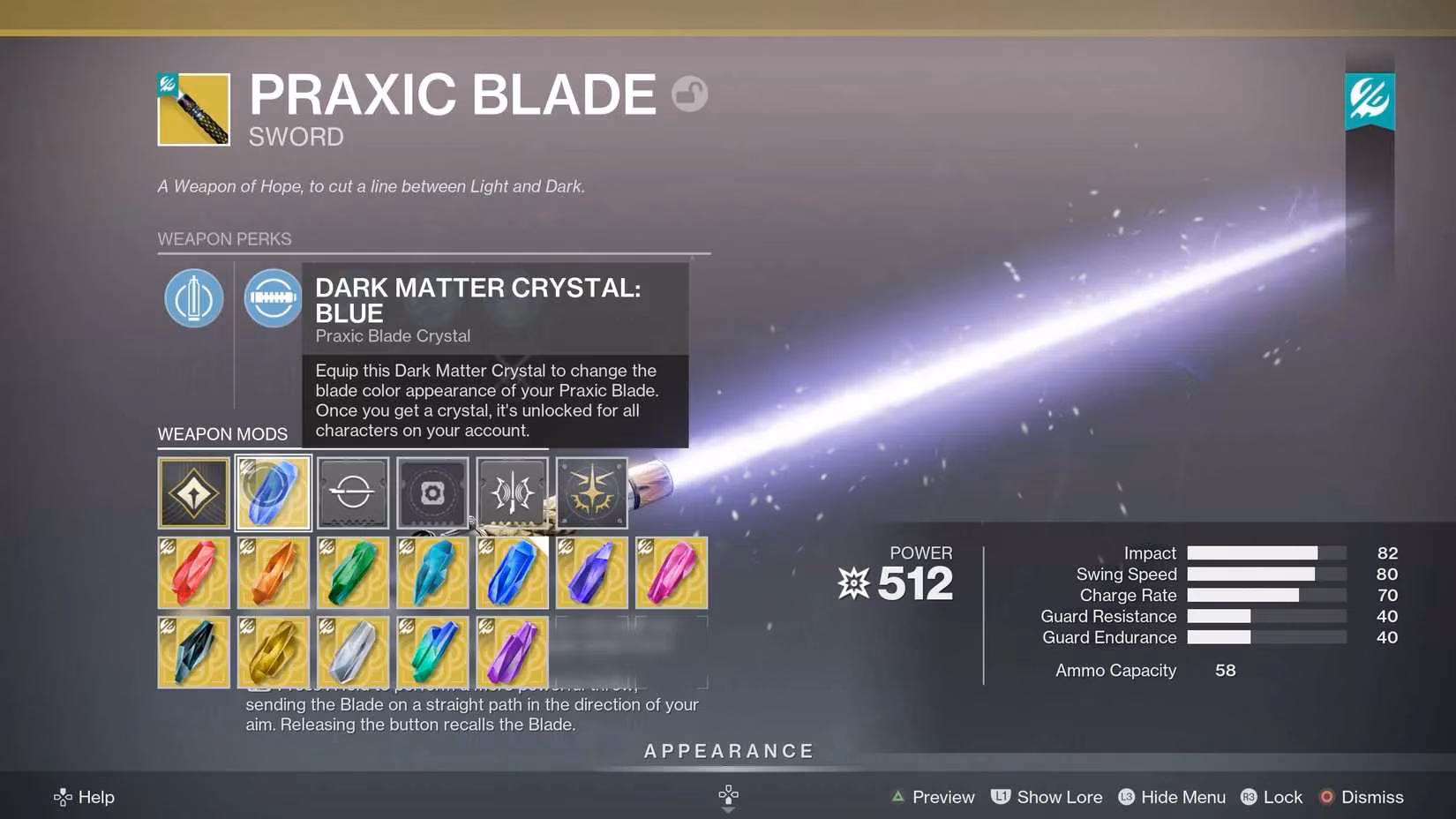Click the star icon beside Power 512
Viewport: 1456px width, 819px height.
[852, 582]
